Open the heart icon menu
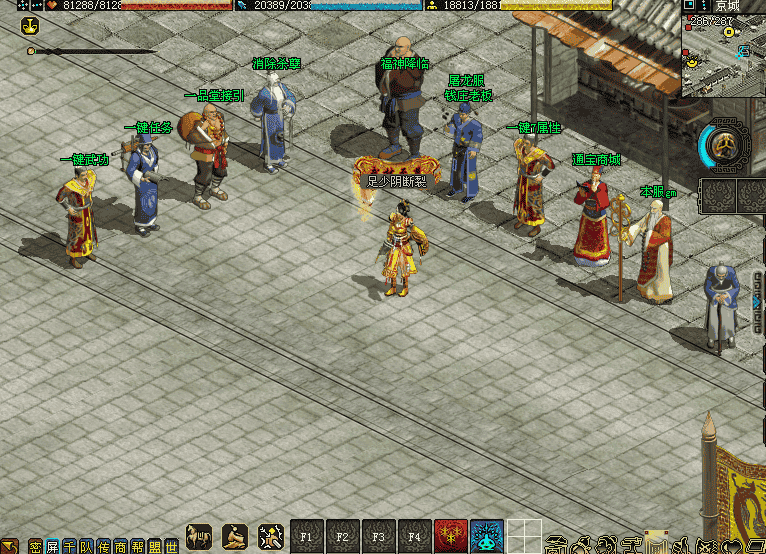The image size is (766, 554). [x=733, y=546]
